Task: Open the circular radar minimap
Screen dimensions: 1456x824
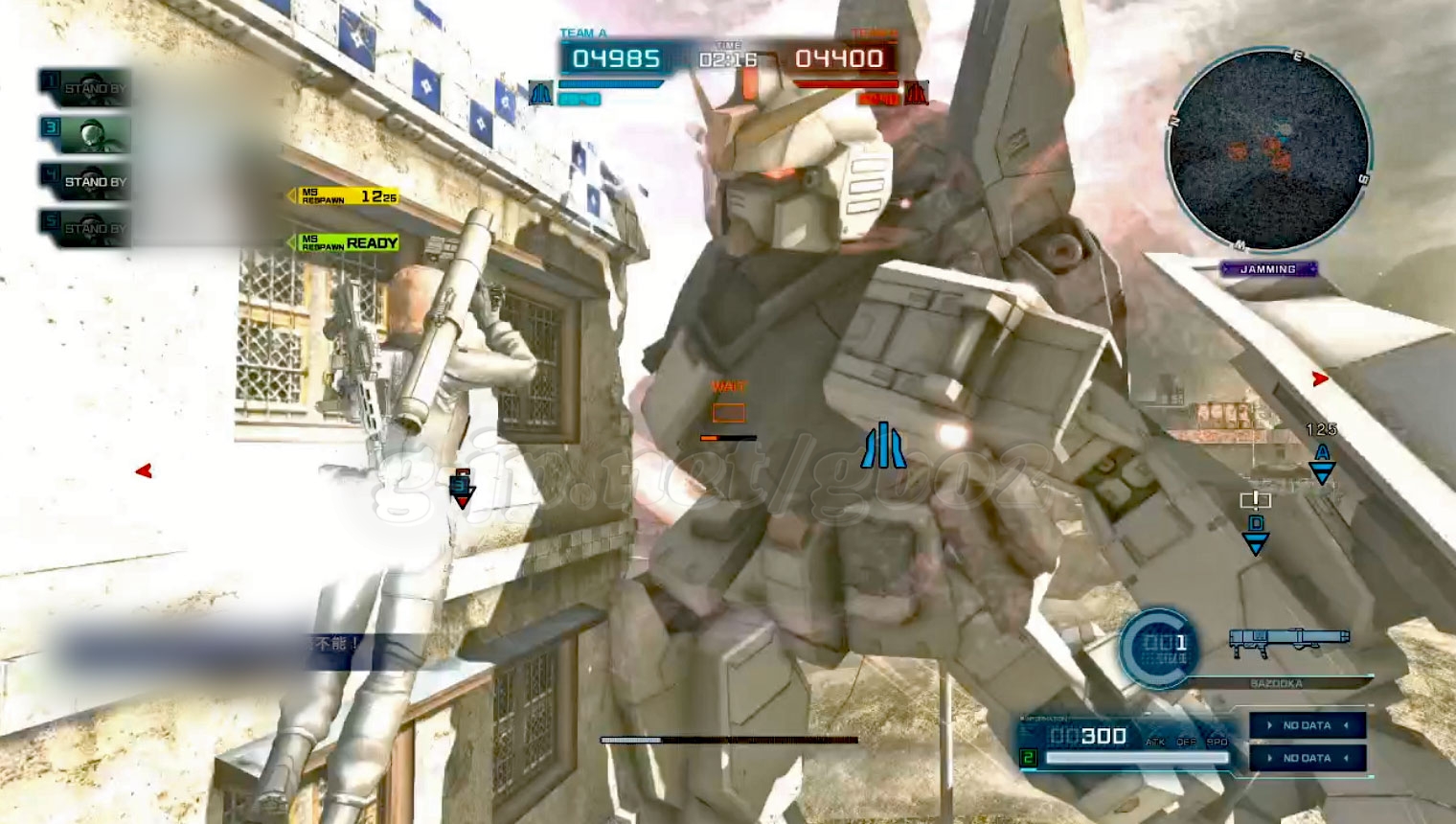Action: (1269, 150)
